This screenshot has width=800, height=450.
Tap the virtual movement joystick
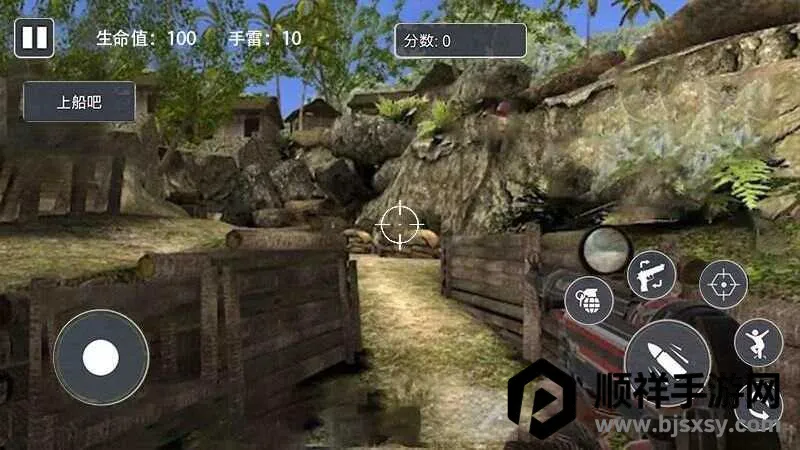[x=101, y=357]
